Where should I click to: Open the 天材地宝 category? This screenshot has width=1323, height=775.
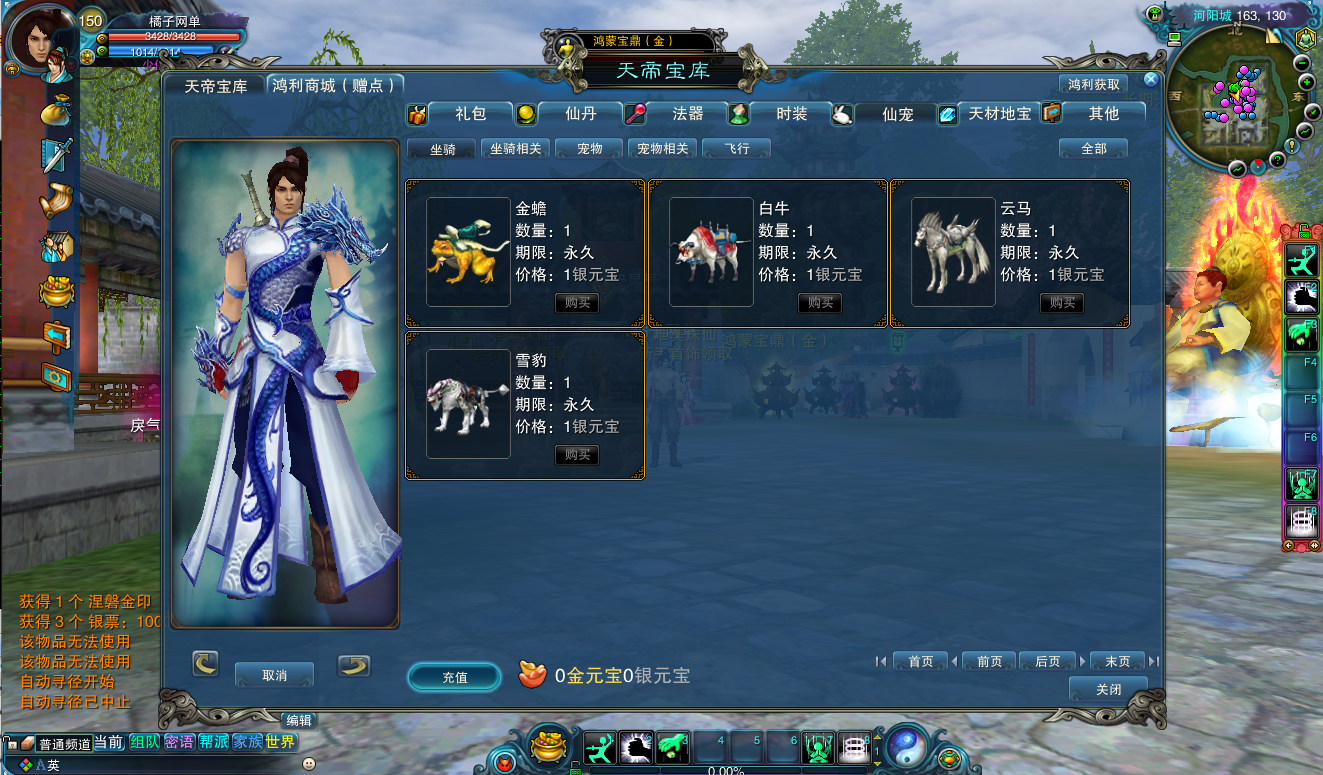999,114
